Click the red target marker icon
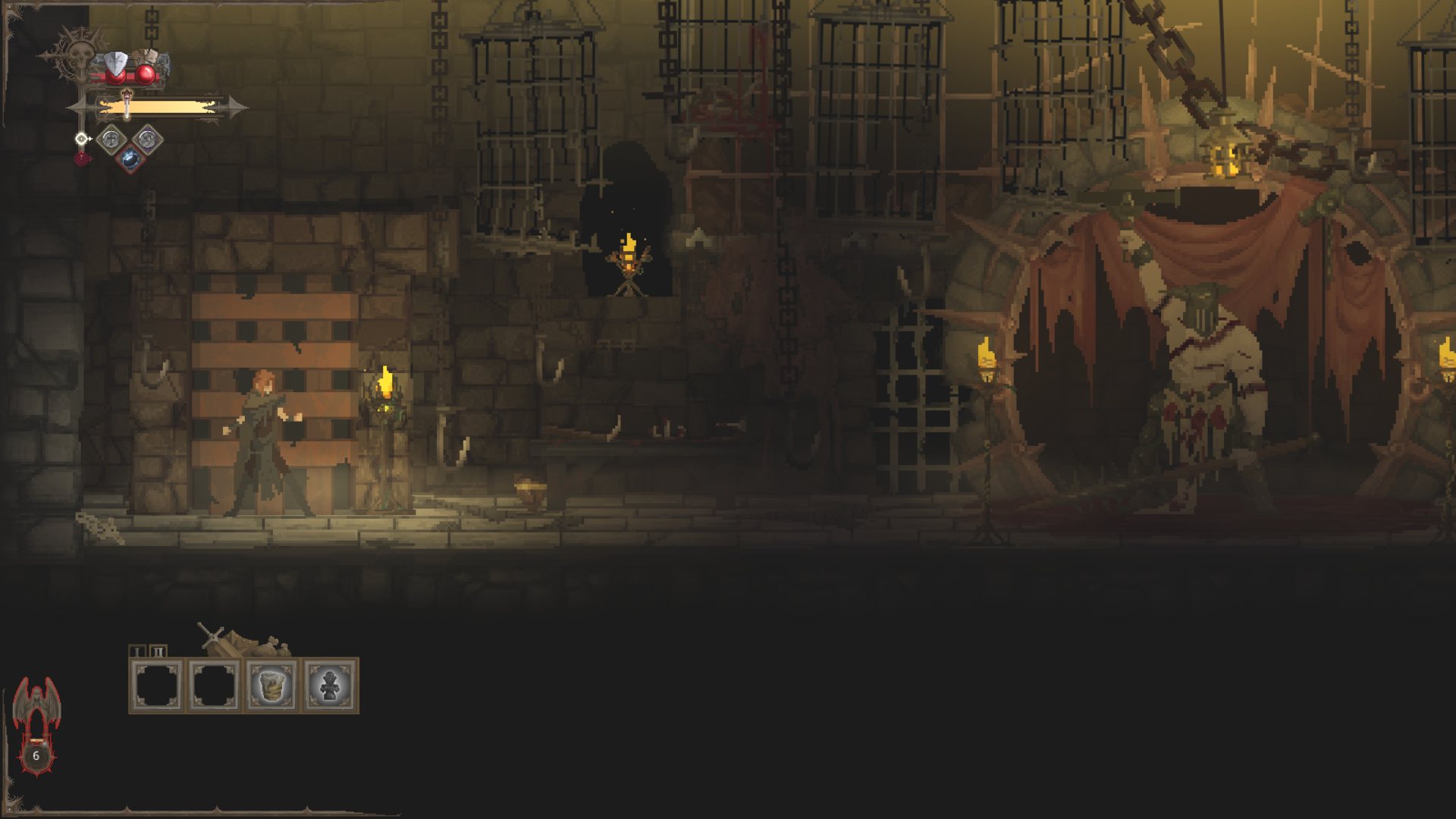The width and height of the screenshot is (1456, 819). (82, 158)
